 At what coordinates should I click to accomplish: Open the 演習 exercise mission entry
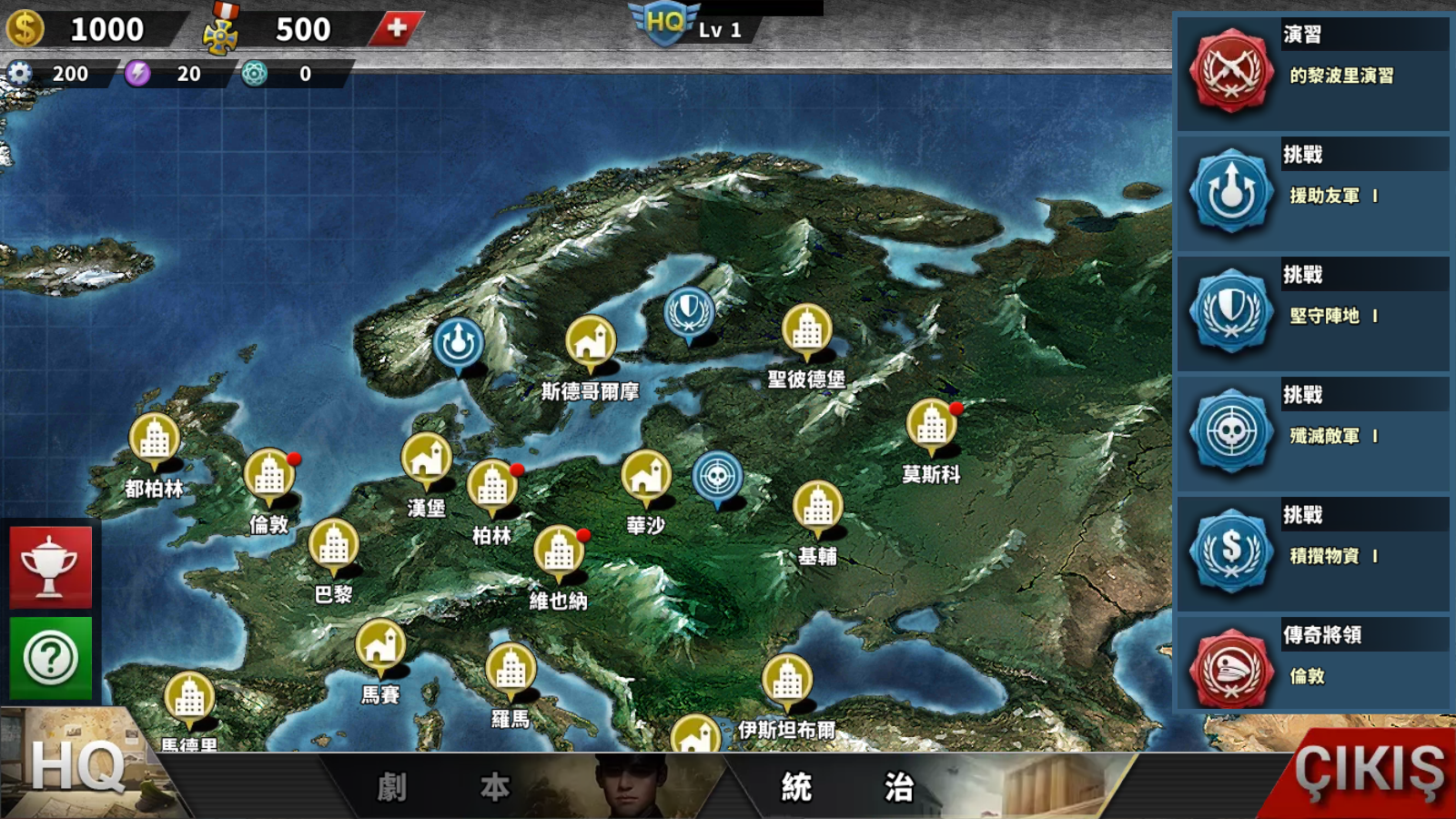pos(1312,73)
